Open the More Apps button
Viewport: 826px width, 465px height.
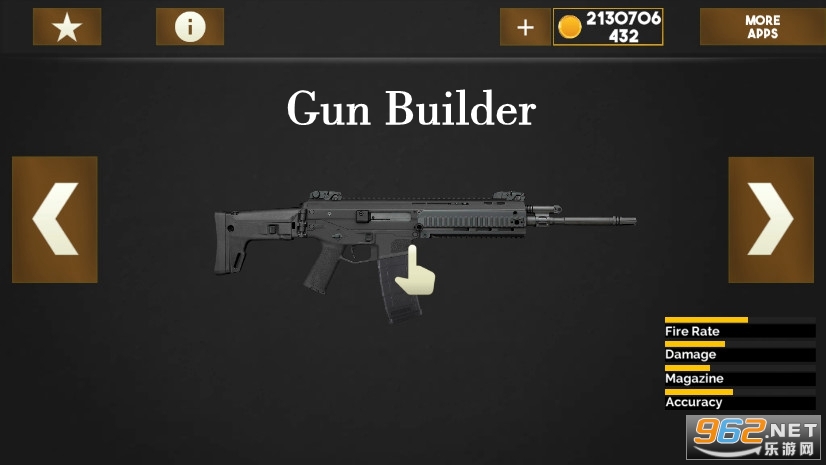click(x=762, y=27)
